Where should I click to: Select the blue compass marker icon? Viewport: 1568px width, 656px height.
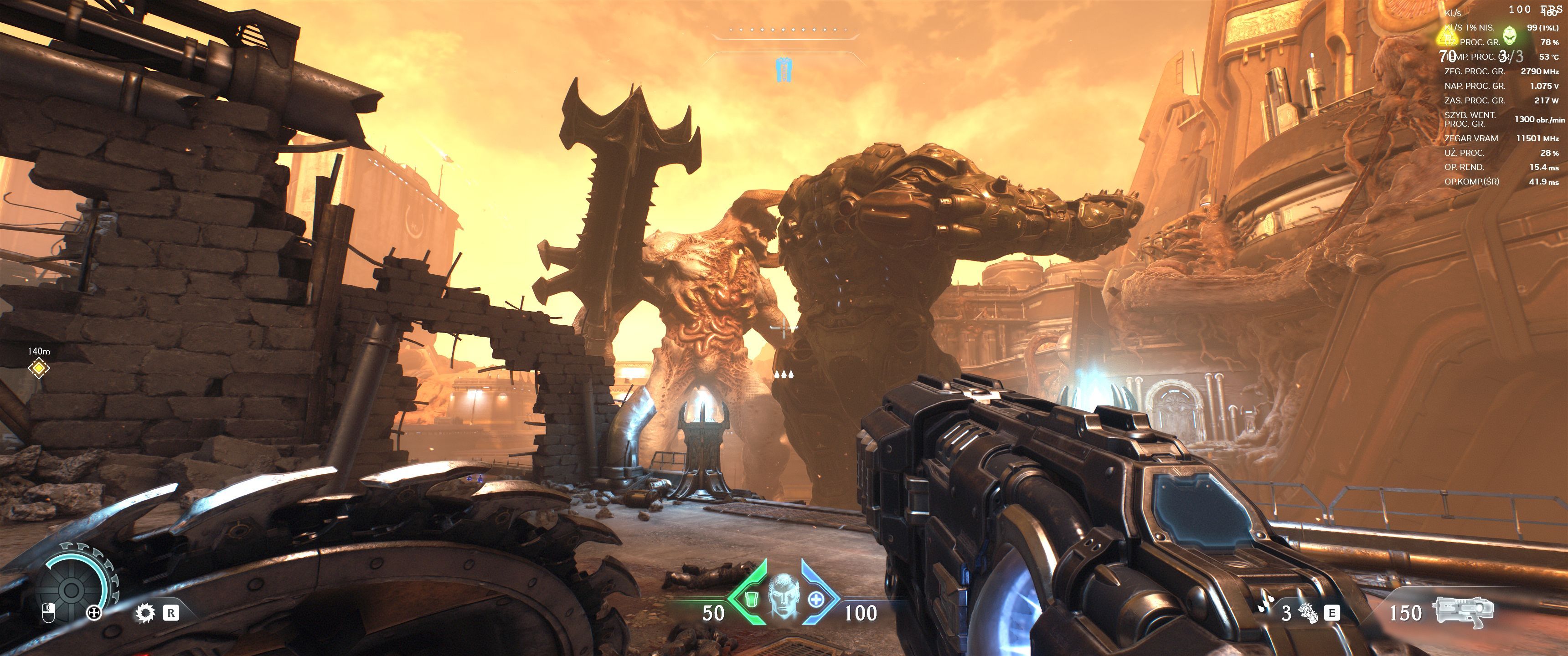point(784,69)
